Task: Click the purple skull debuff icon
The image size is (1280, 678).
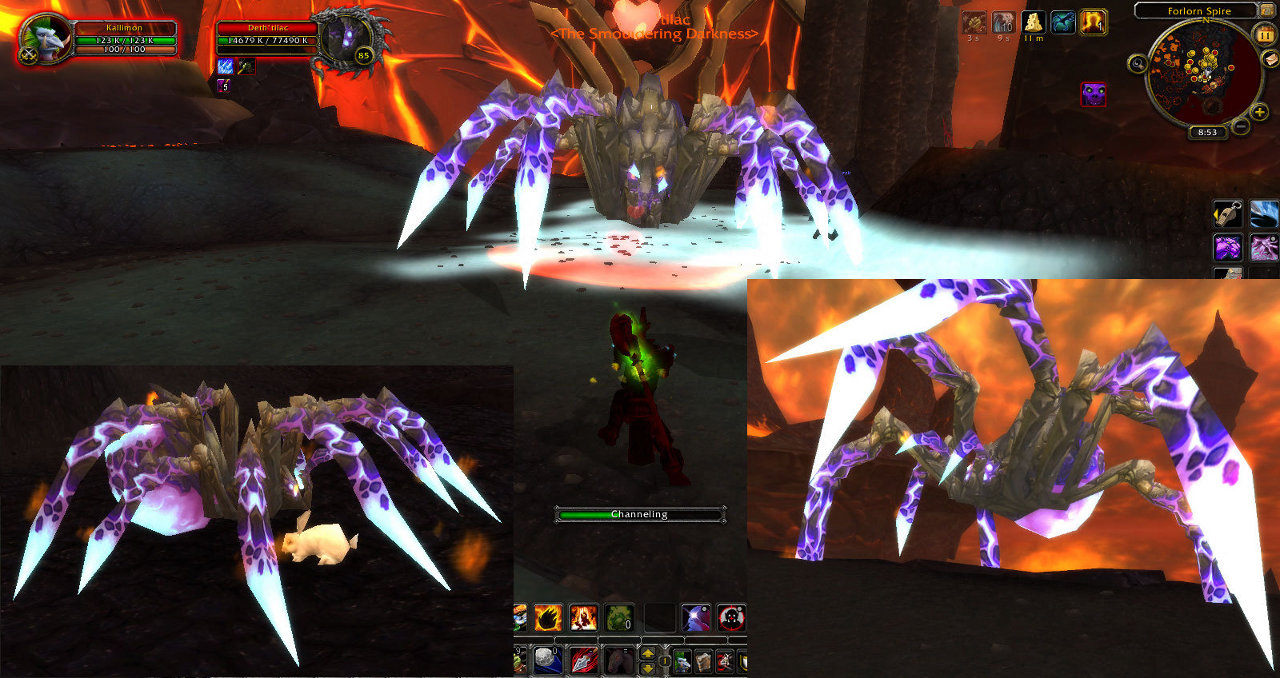Action: [x=1093, y=95]
